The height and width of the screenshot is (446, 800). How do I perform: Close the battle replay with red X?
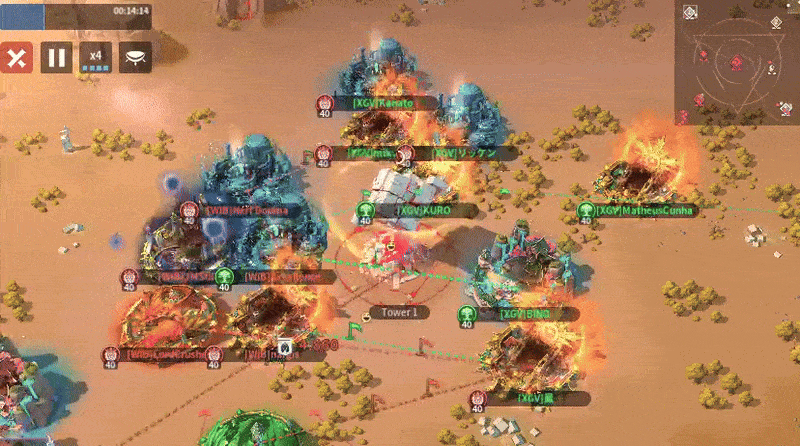coord(15,57)
